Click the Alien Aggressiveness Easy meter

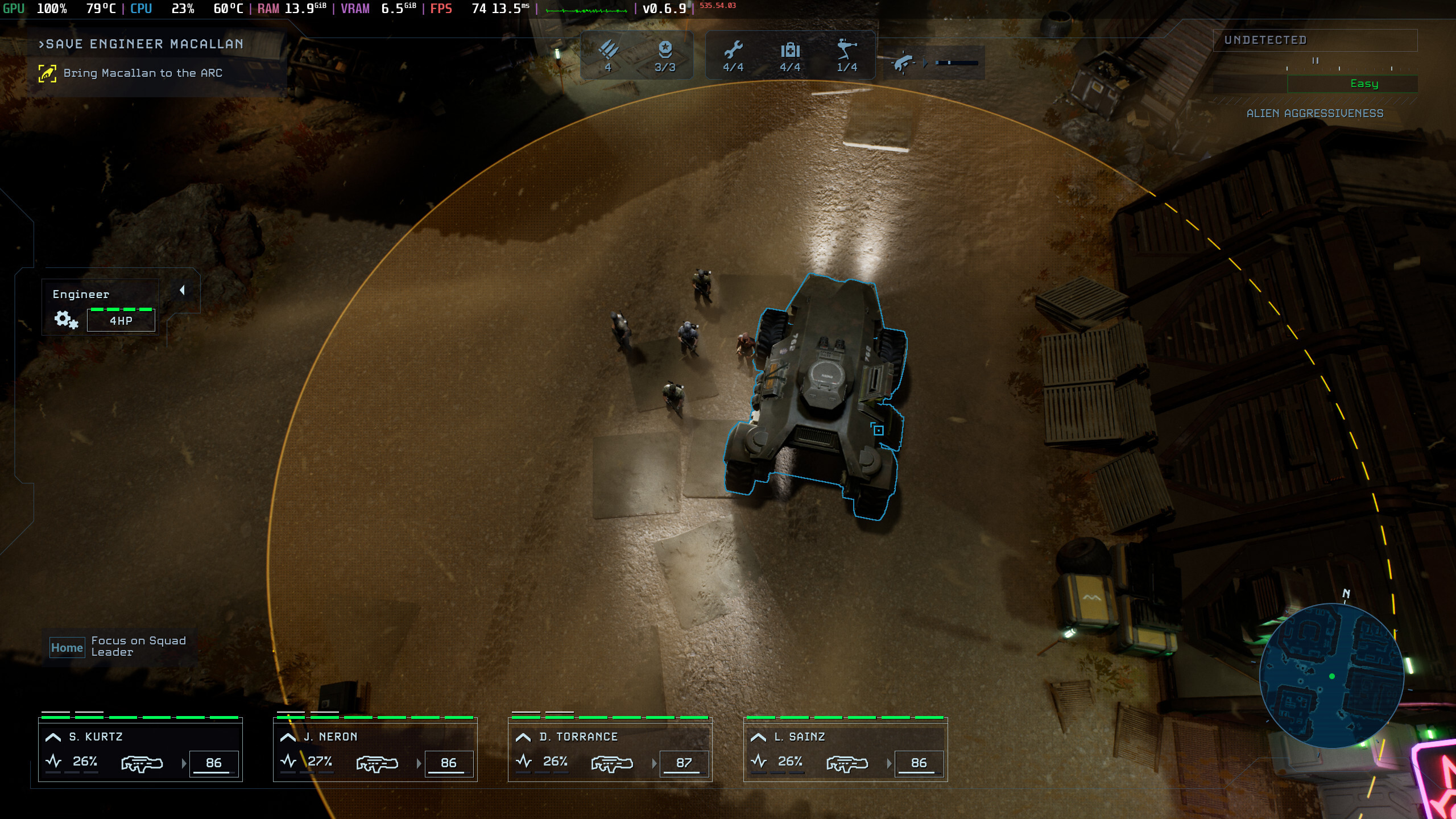pos(1352,84)
